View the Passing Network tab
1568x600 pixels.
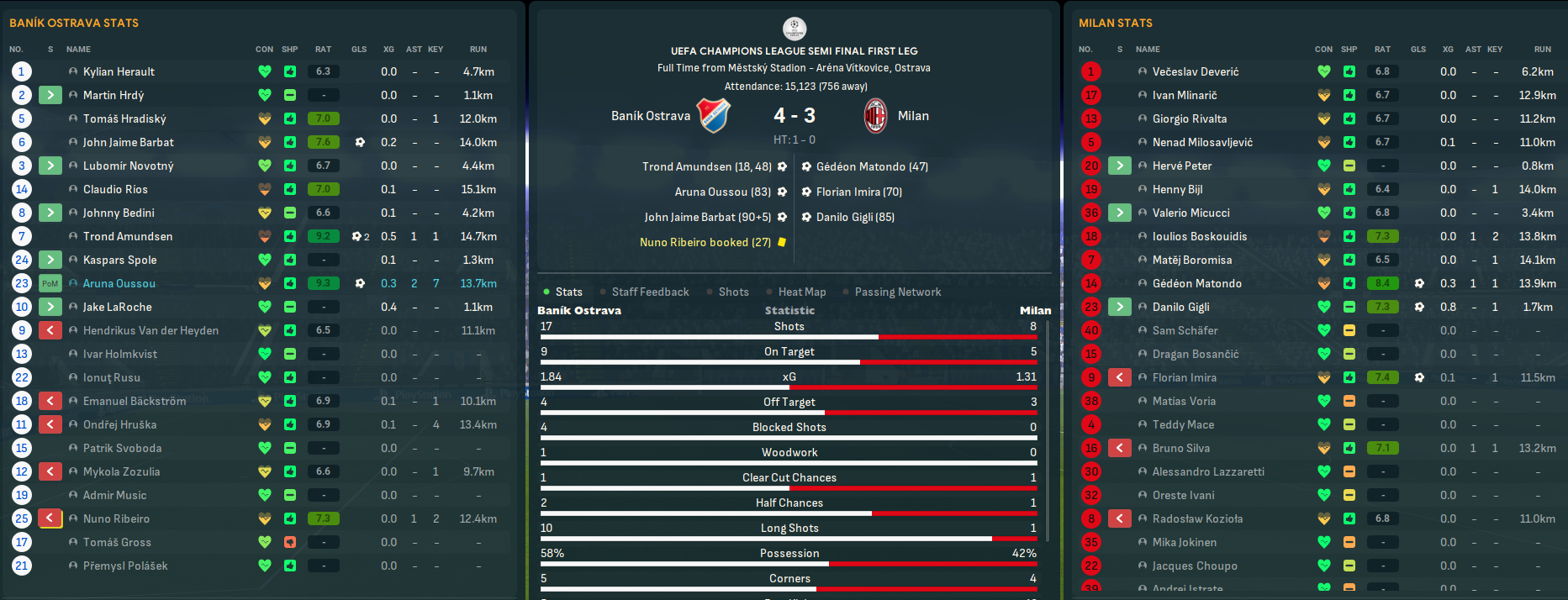pyautogui.click(x=897, y=292)
